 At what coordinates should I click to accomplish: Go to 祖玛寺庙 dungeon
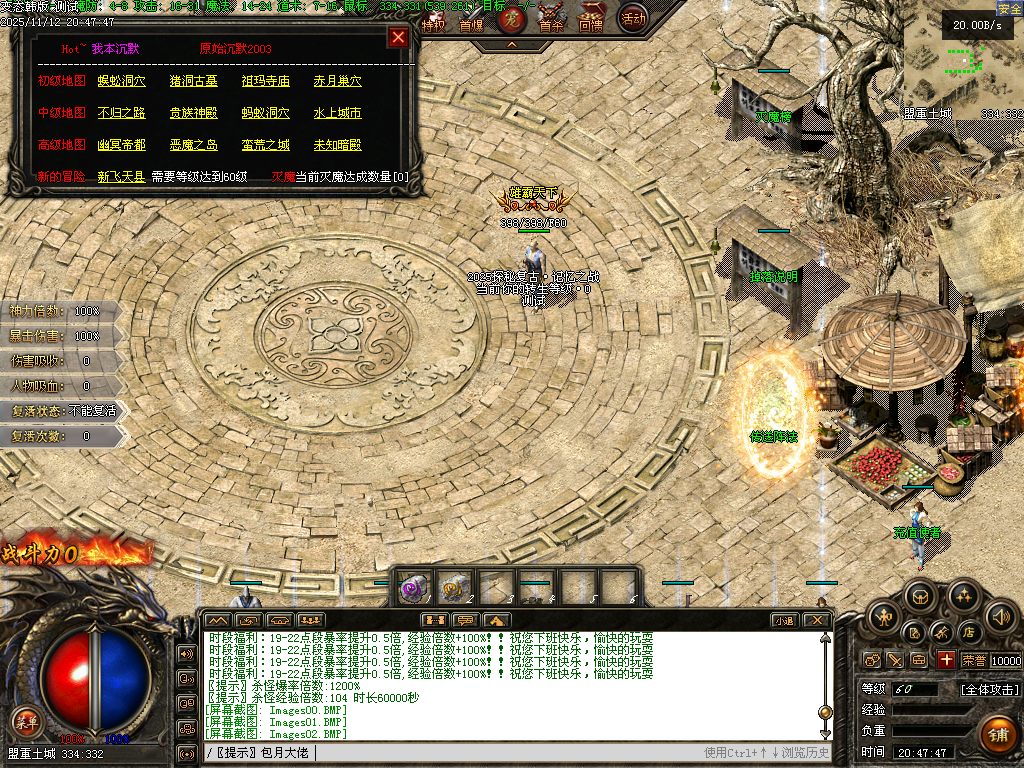[266, 81]
